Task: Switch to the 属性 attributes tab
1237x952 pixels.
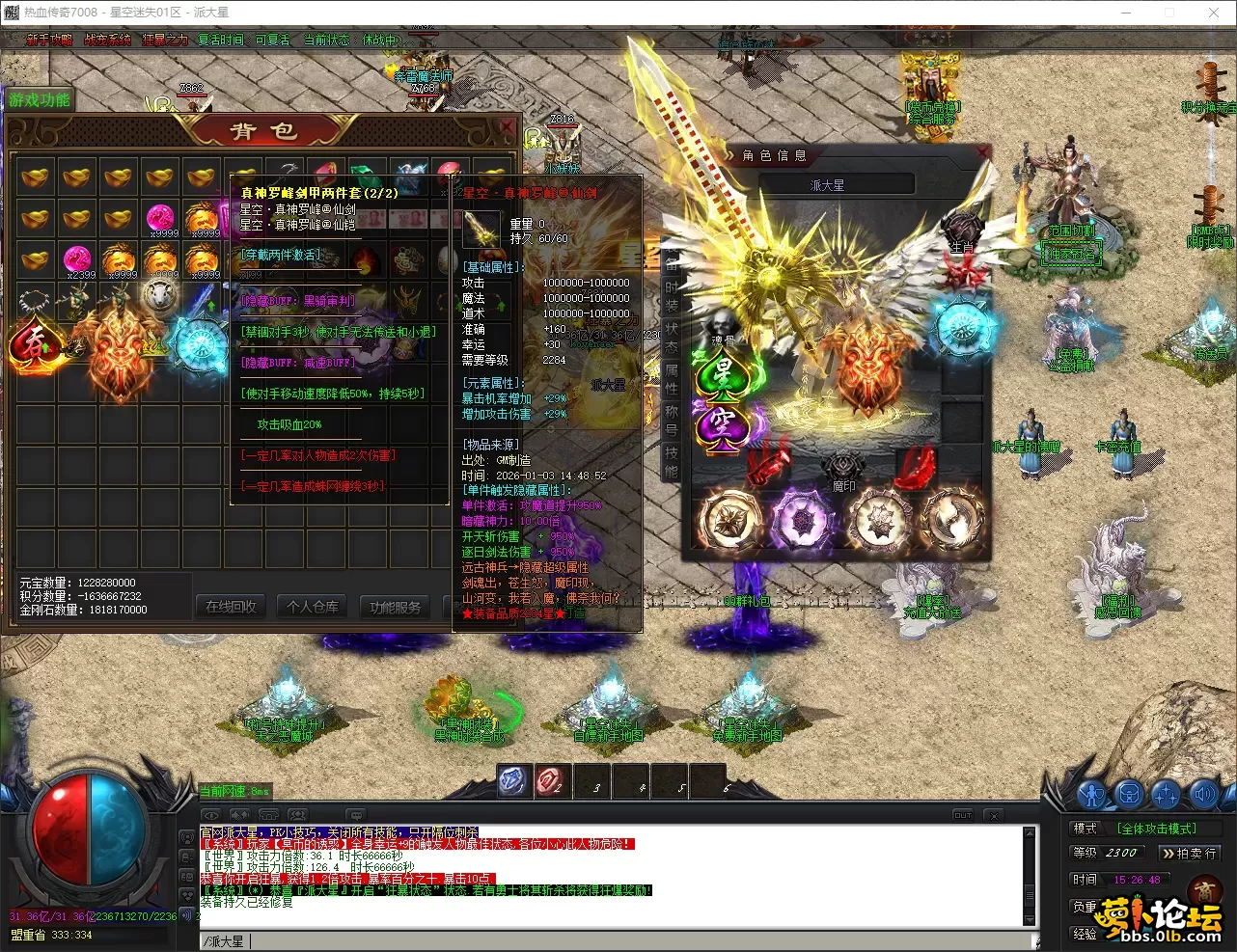Action: pos(672,379)
